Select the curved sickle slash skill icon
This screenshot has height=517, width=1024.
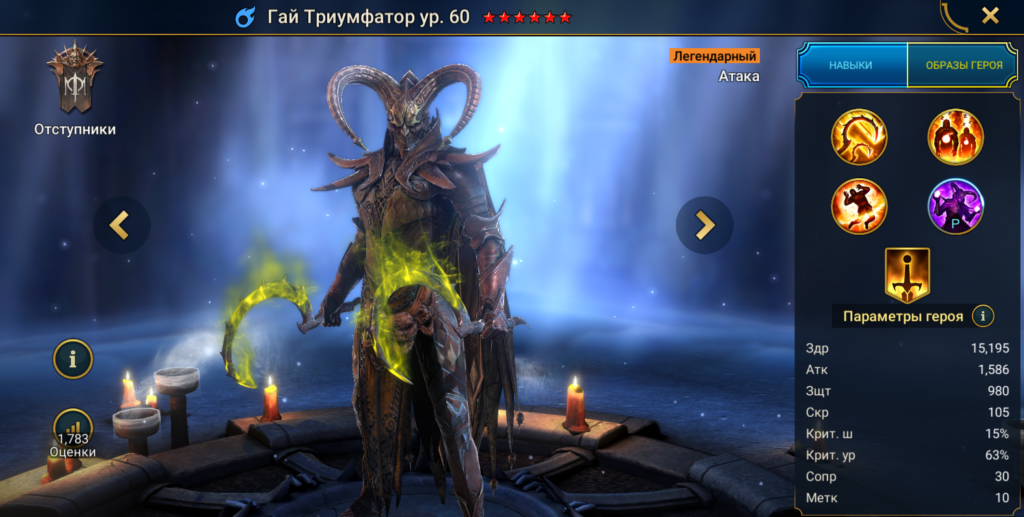859,137
